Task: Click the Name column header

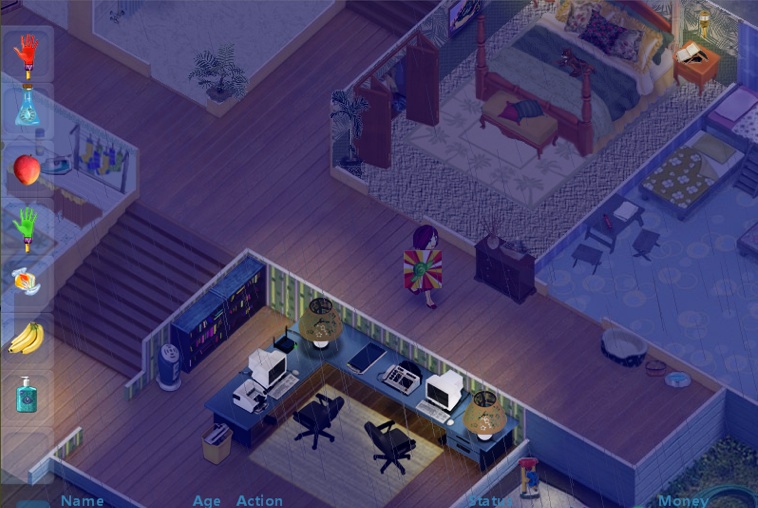Action: 82,501
